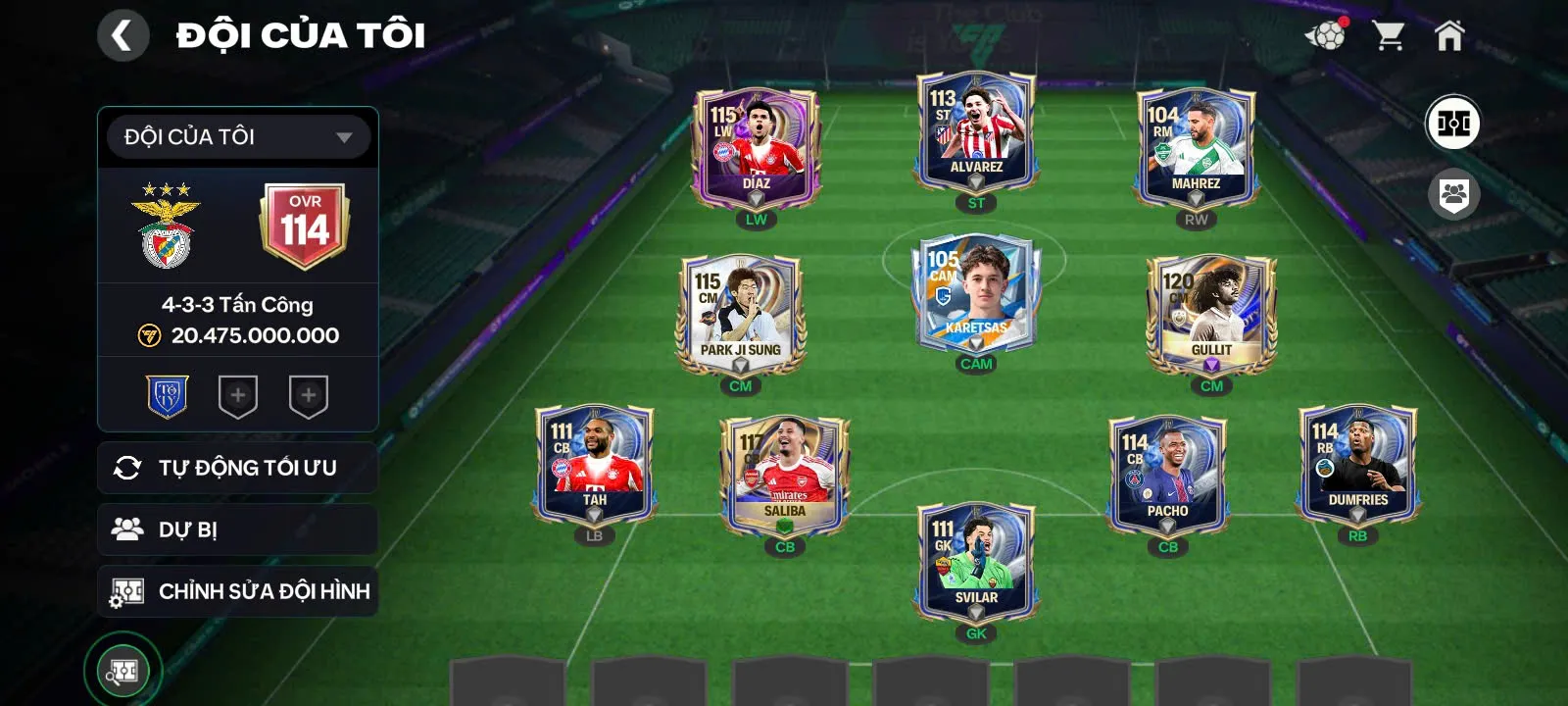Select the Saliba defender card
The height and width of the screenshot is (706, 1568).
[x=785, y=476]
